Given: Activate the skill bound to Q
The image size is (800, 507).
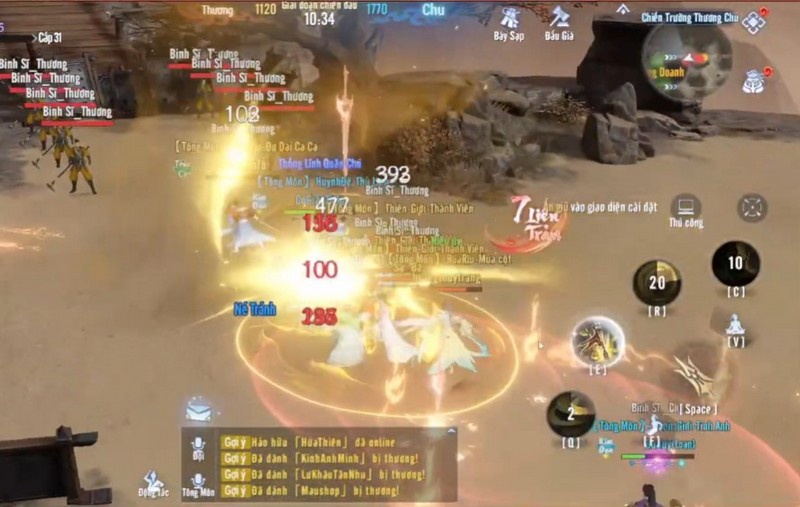Looking at the screenshot, I should pyautogui.click(x=570, y=413).
